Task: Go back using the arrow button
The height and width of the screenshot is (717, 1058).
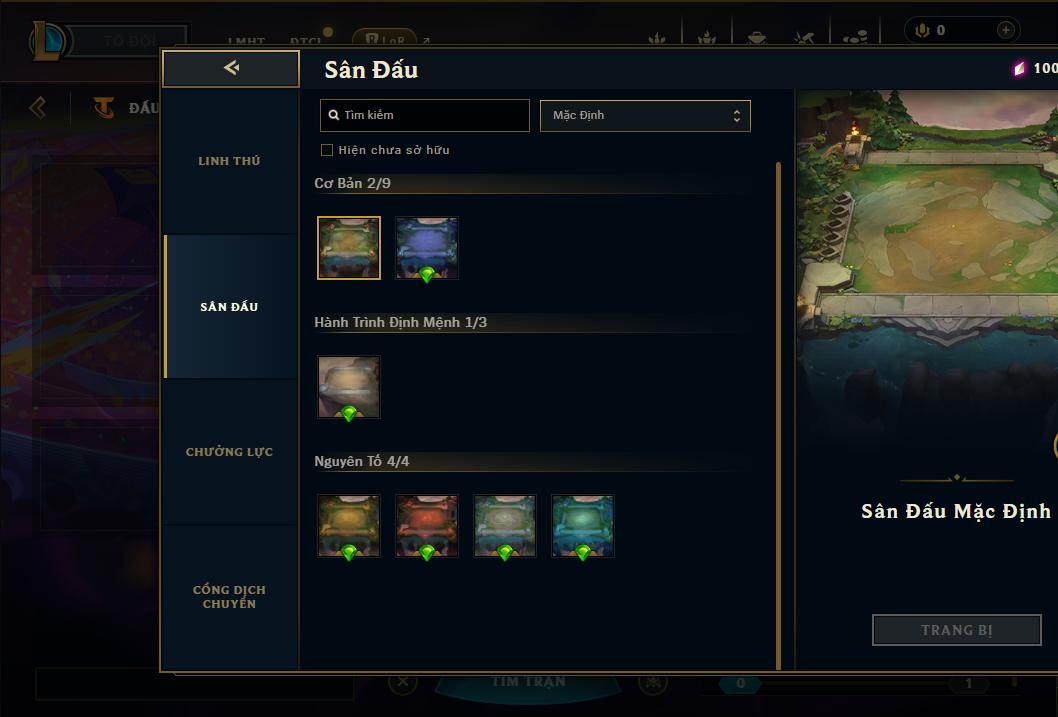Action: (x=231, y=69)
